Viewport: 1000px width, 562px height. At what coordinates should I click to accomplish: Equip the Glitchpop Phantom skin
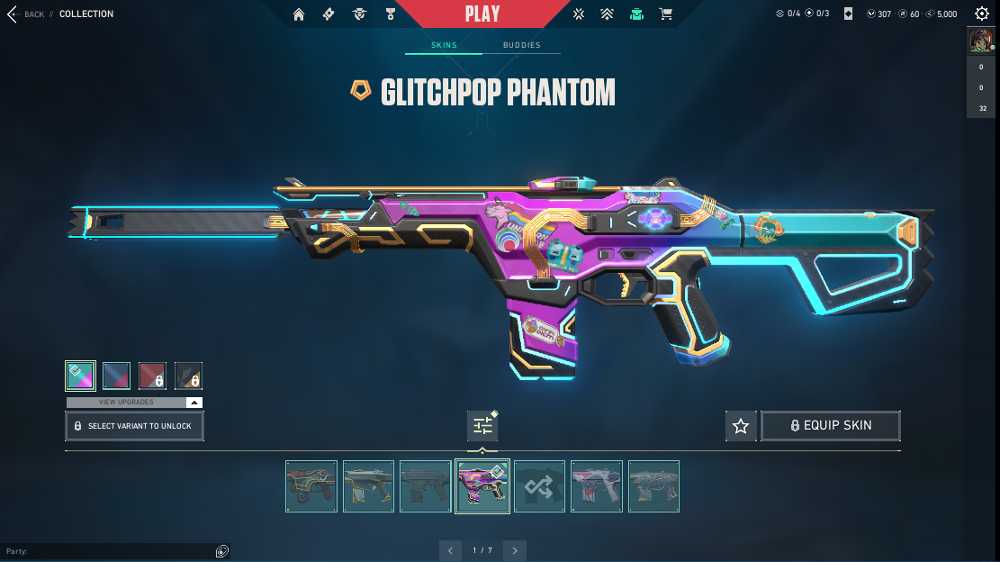tap(830, 426)
